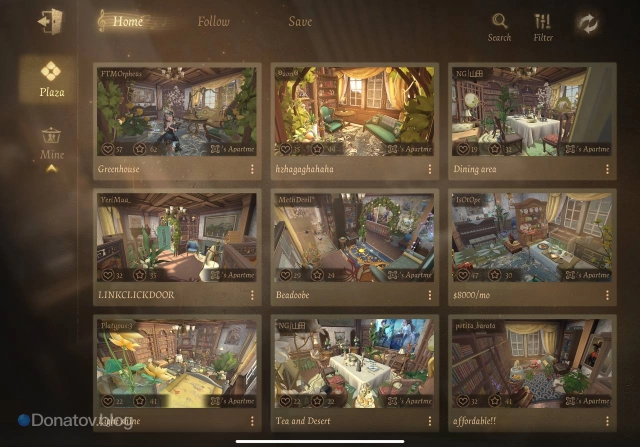Refresh the room list
The width and height of the screenshot is (640, 447).
click(x=588, y=25)
